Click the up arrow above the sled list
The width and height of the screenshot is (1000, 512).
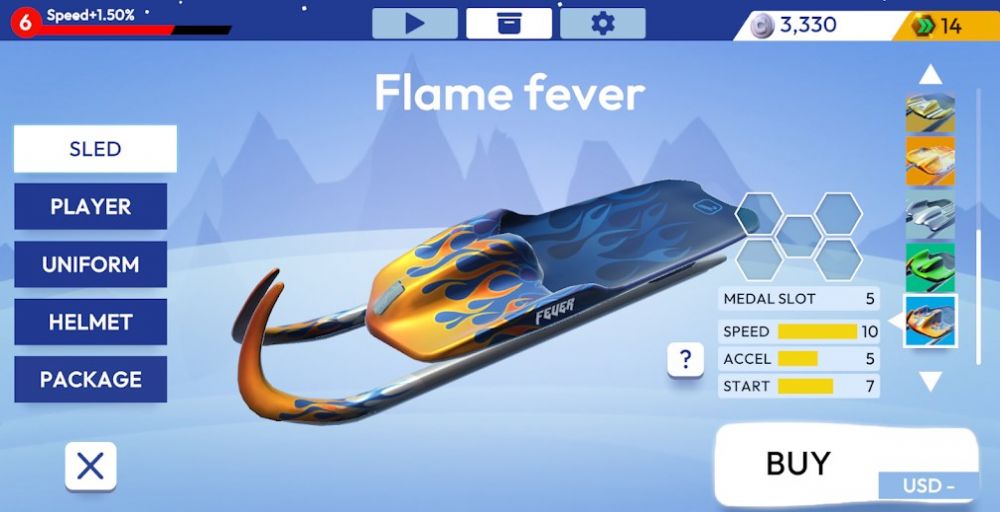931,74
